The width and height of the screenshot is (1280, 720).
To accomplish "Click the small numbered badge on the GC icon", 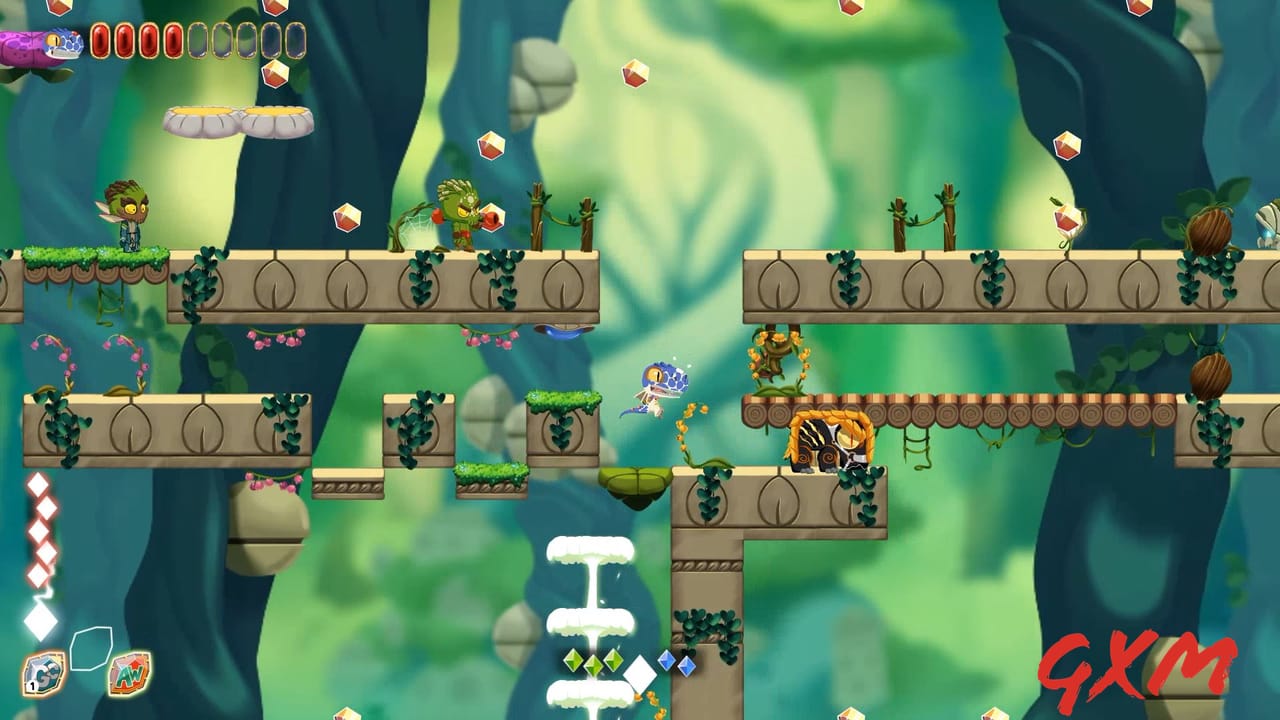I will [32, 685].
